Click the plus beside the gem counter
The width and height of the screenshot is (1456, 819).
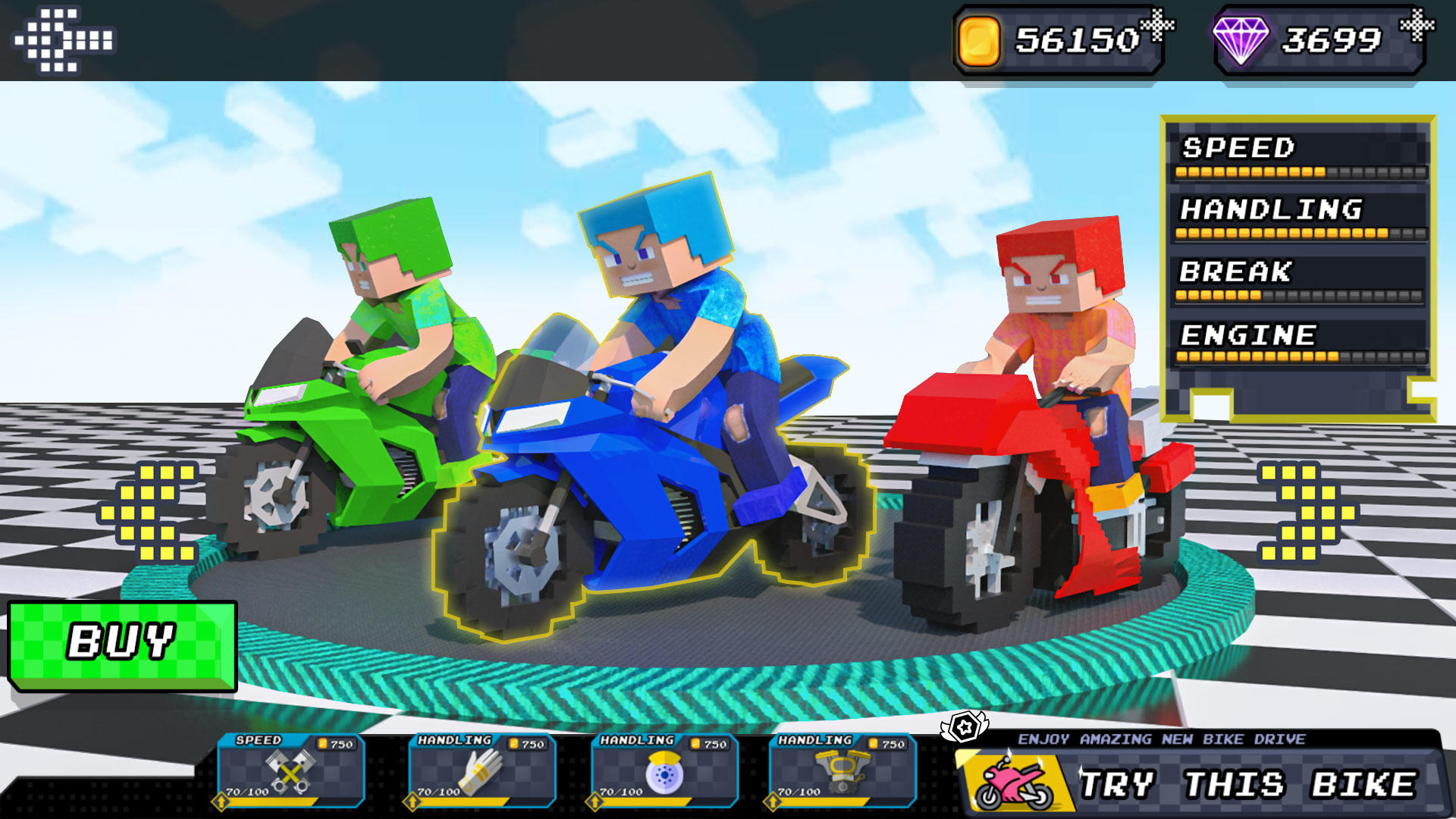tap(1417, 25)
